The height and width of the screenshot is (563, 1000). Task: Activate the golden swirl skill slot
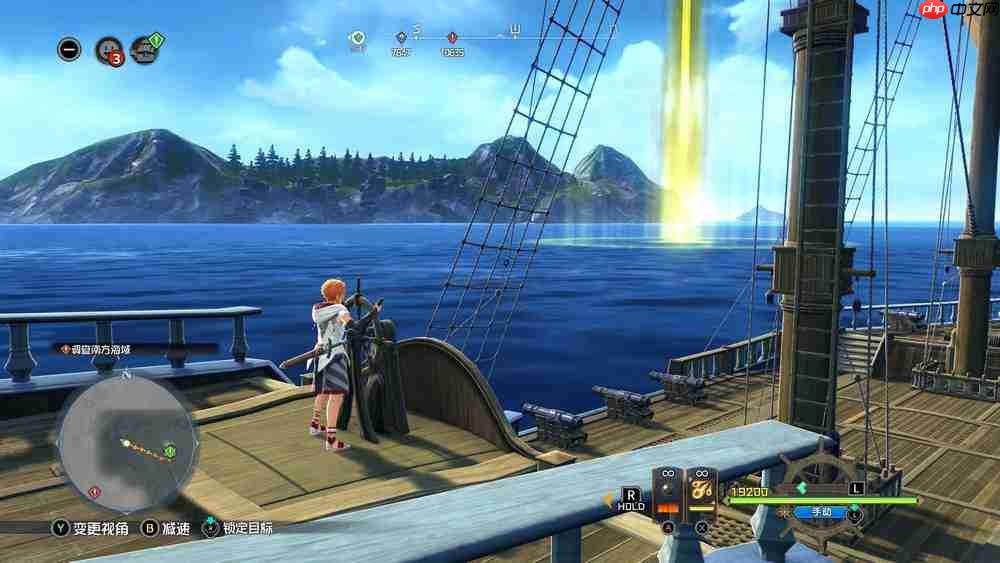click(701, 496)
